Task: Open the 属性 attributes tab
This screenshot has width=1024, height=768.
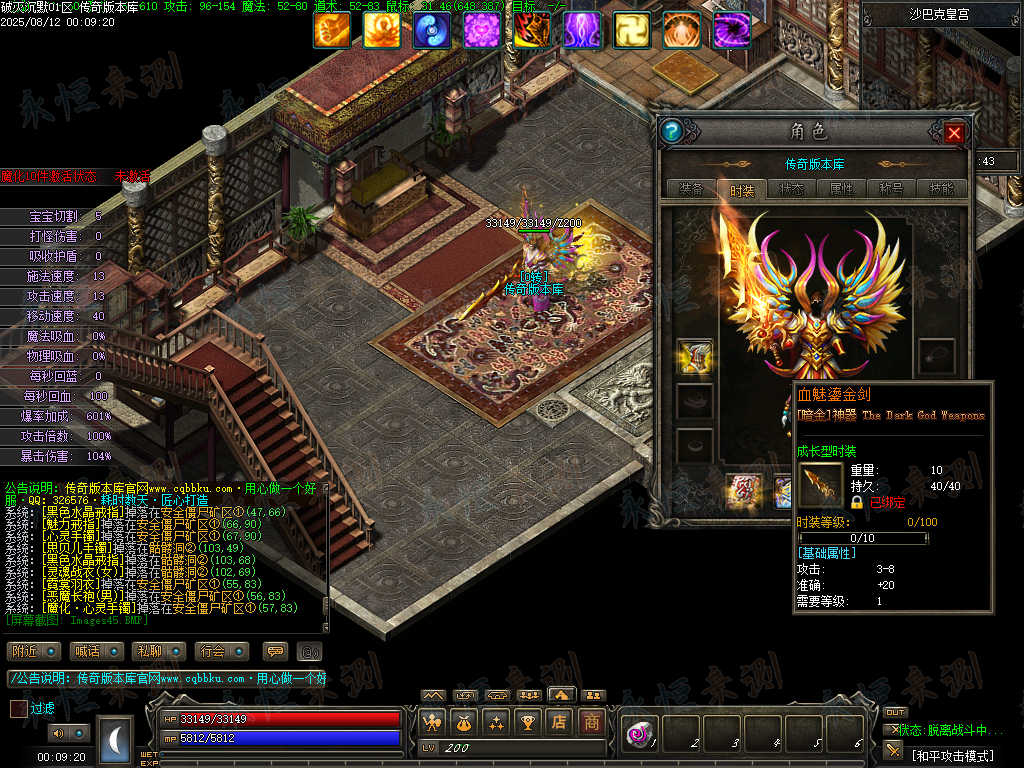Action: click(x=841, y=189)
